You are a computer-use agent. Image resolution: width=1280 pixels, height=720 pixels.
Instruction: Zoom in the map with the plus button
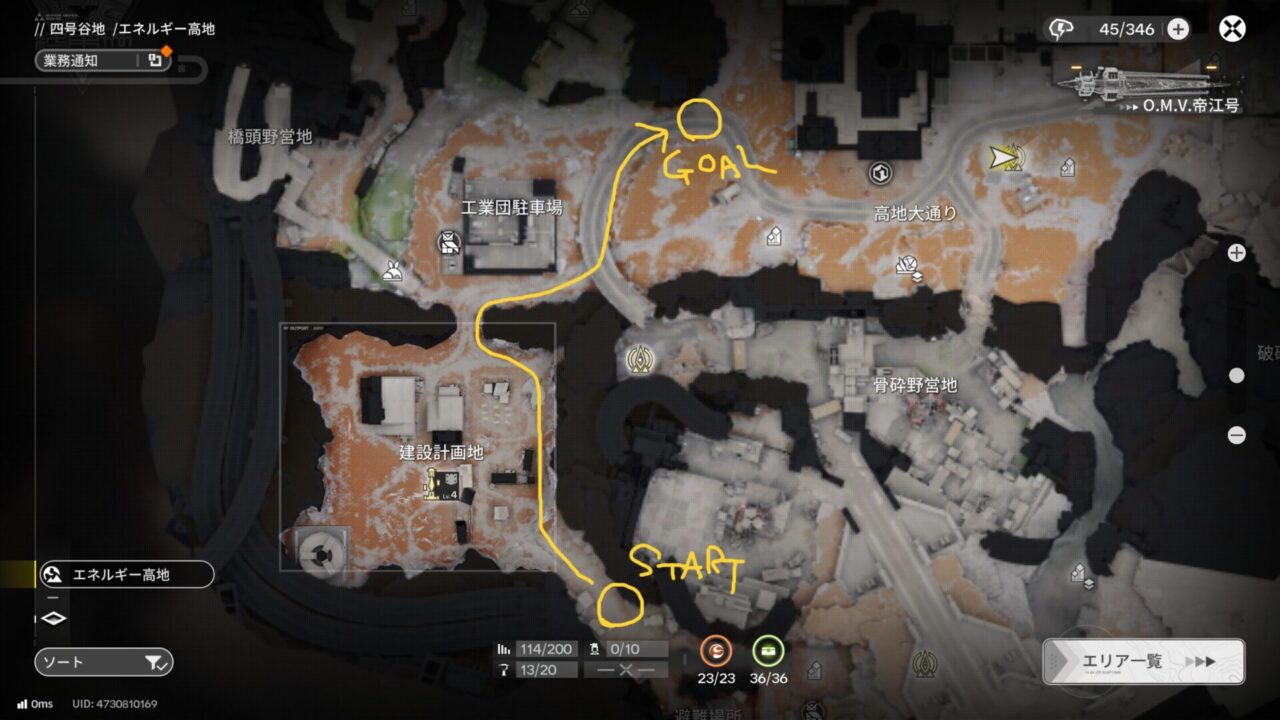tap(1236, 253)
